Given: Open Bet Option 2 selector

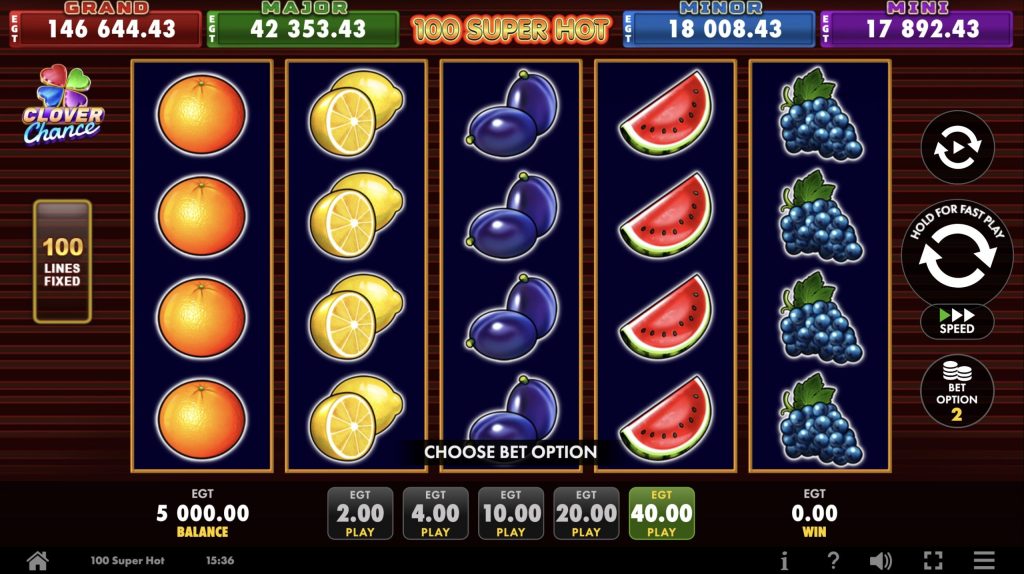Looking at the screenshot, I should (957, 392).
